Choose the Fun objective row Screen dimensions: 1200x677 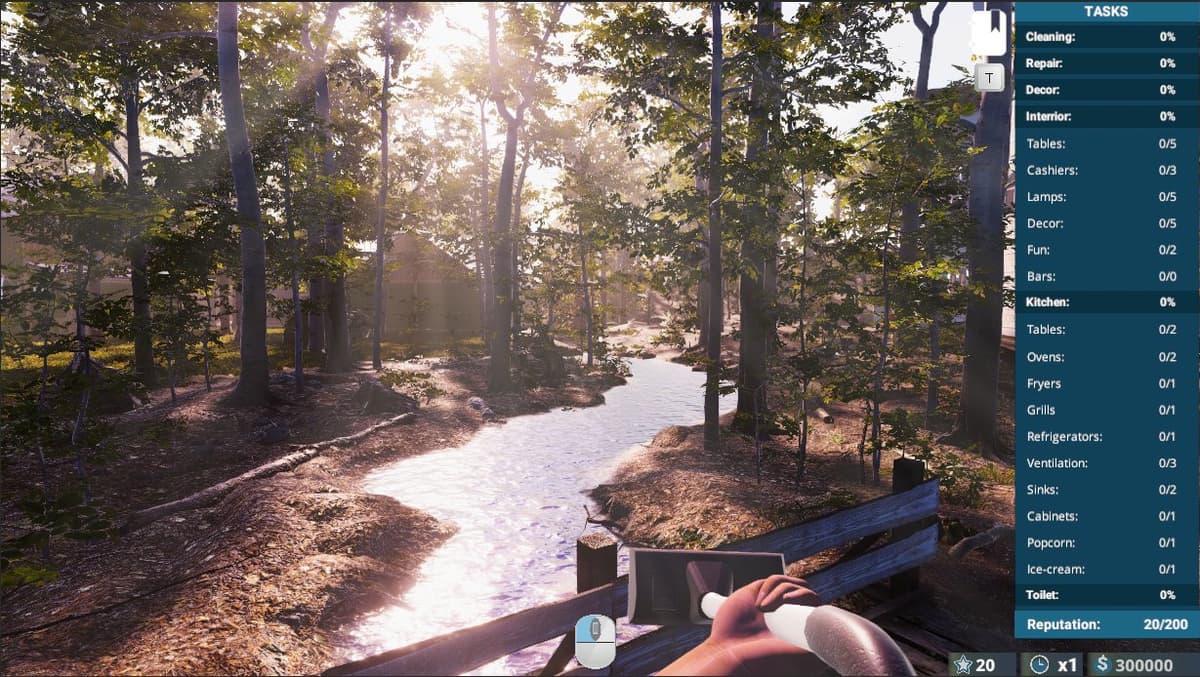(x=1106, y=250)
